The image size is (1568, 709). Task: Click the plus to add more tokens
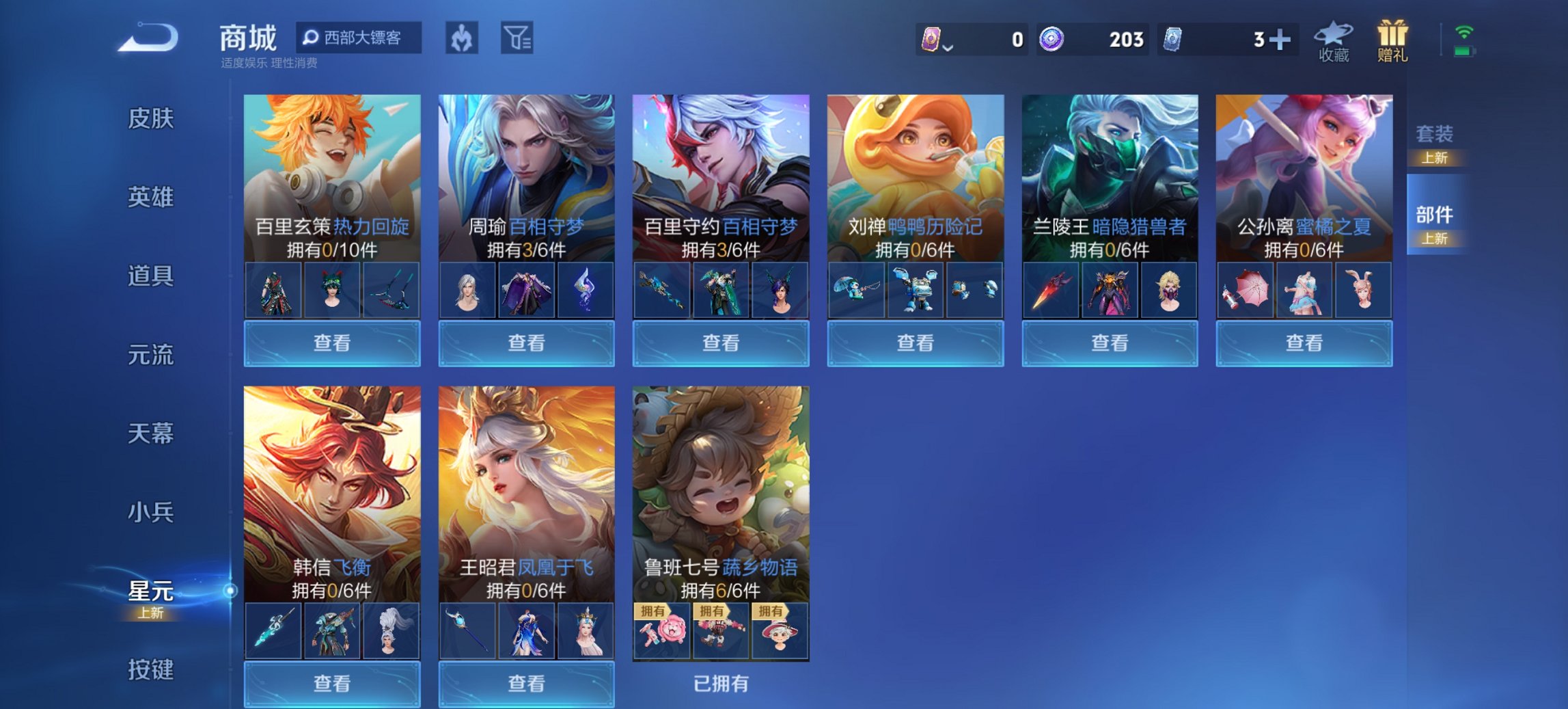(1281, 40)
